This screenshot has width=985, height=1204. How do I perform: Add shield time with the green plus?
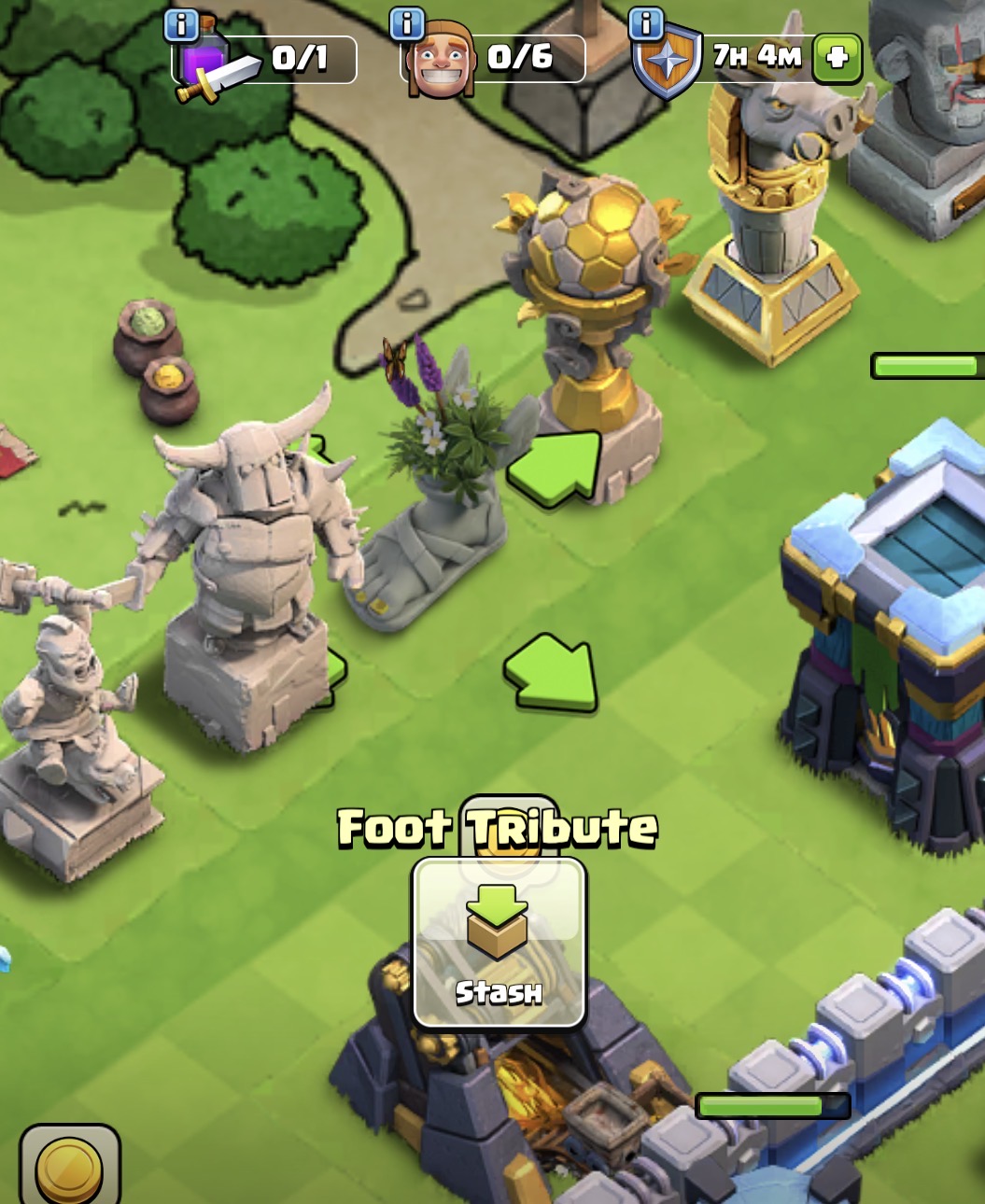click(837, 58)
